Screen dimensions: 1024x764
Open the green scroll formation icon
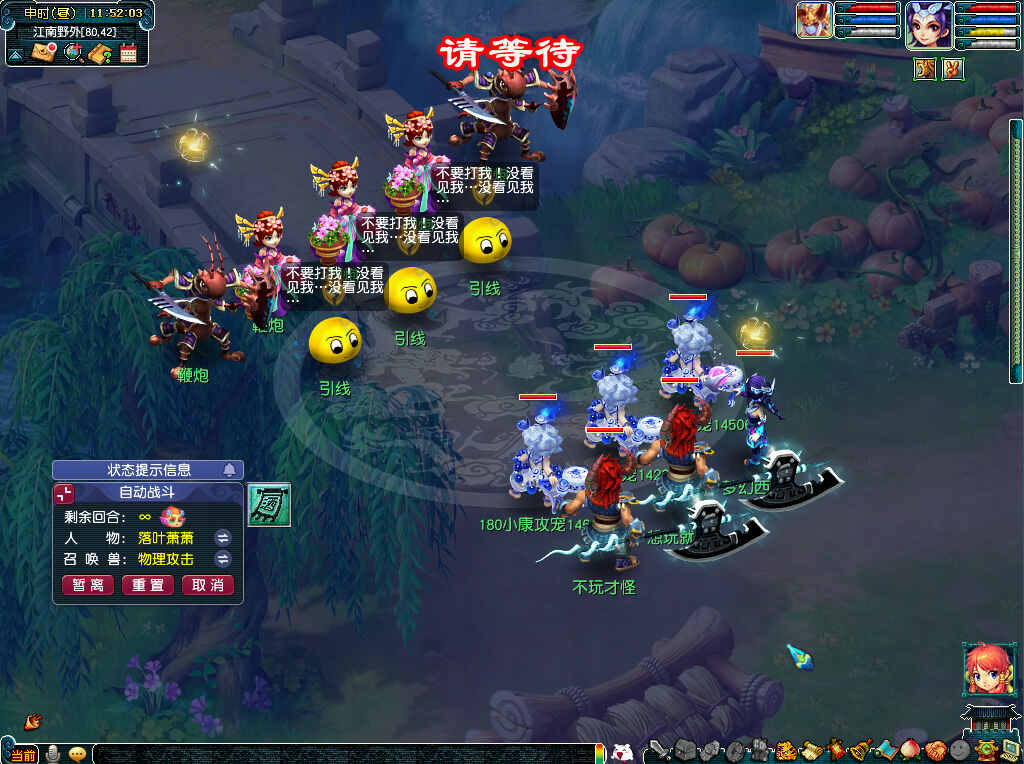pyautogui.click(x=269, y=504)
